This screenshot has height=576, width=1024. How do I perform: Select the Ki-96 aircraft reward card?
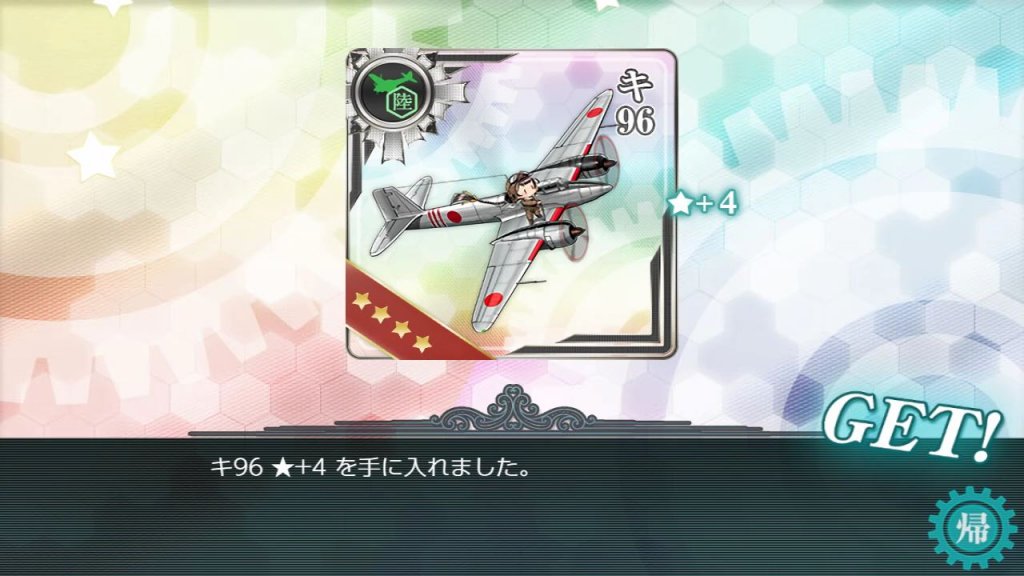click(x=511, y=204)
